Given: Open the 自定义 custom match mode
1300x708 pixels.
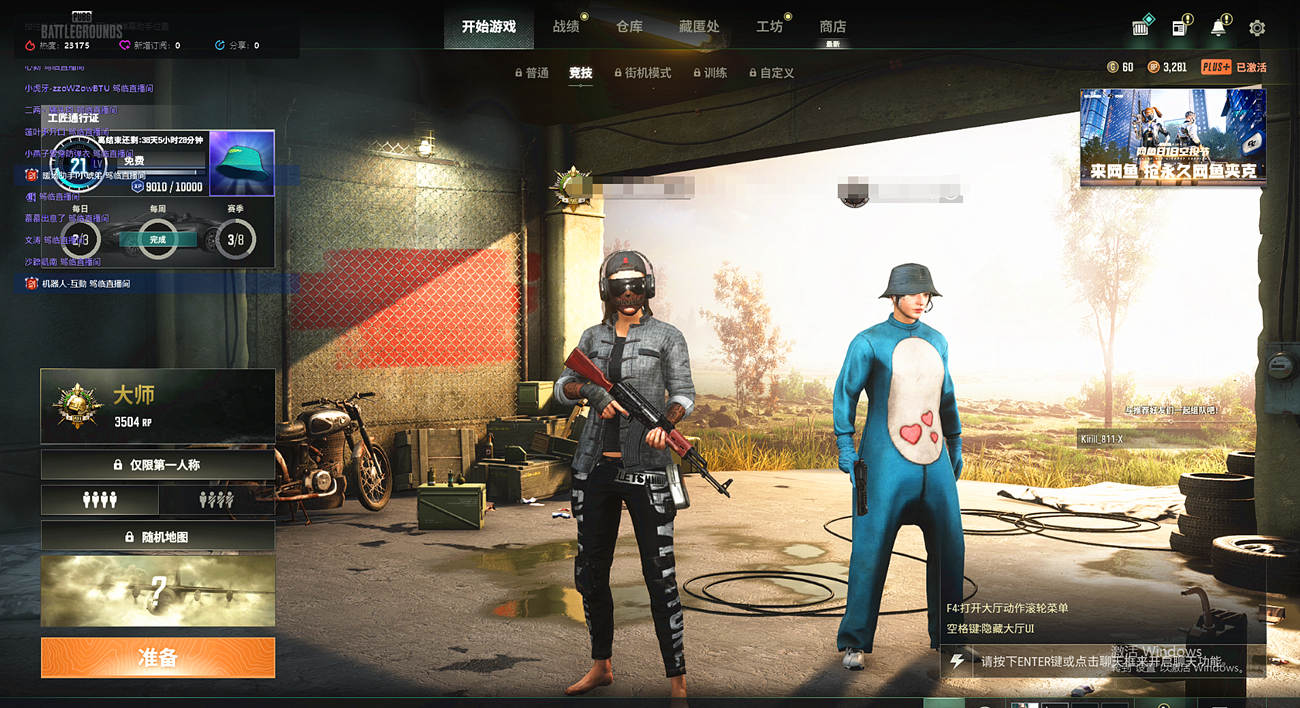Looking at the screenshot, I should [770, 73].
